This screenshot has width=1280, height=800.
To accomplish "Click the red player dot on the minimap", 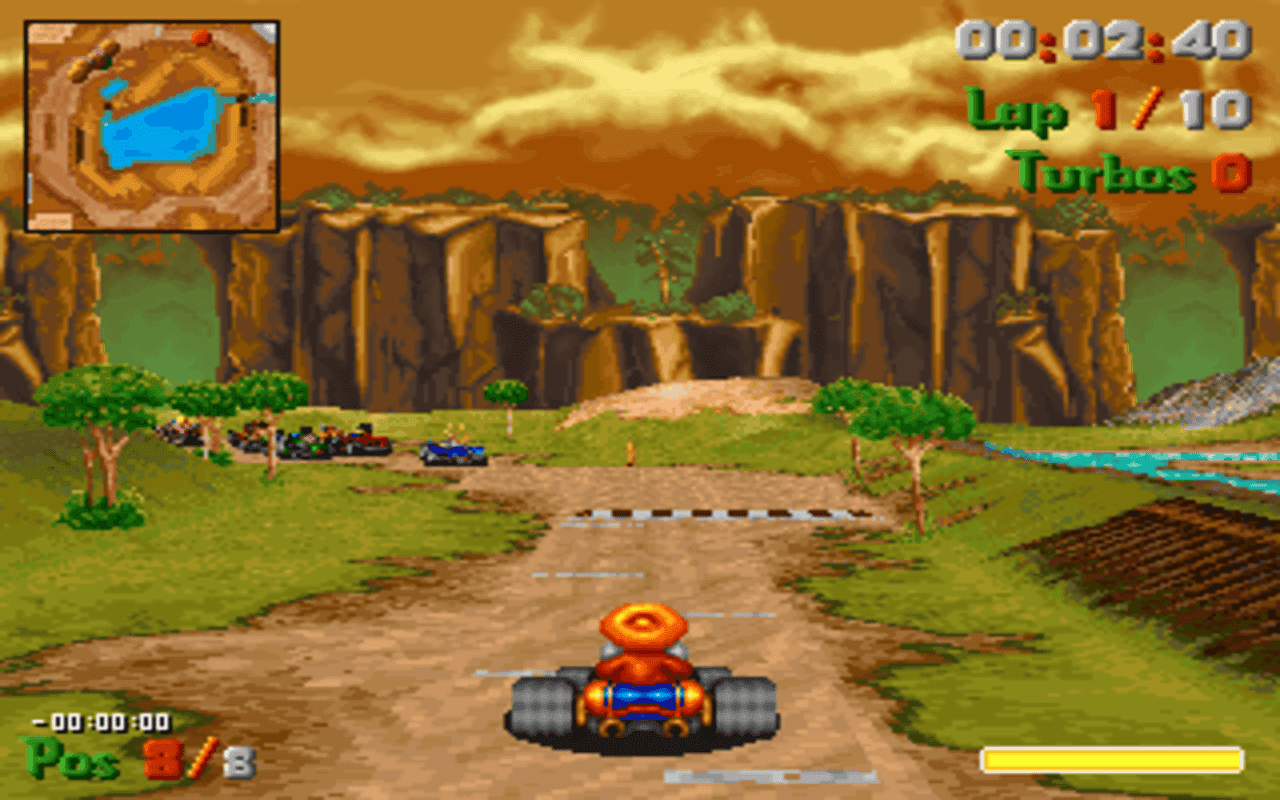I will point(200,35).
